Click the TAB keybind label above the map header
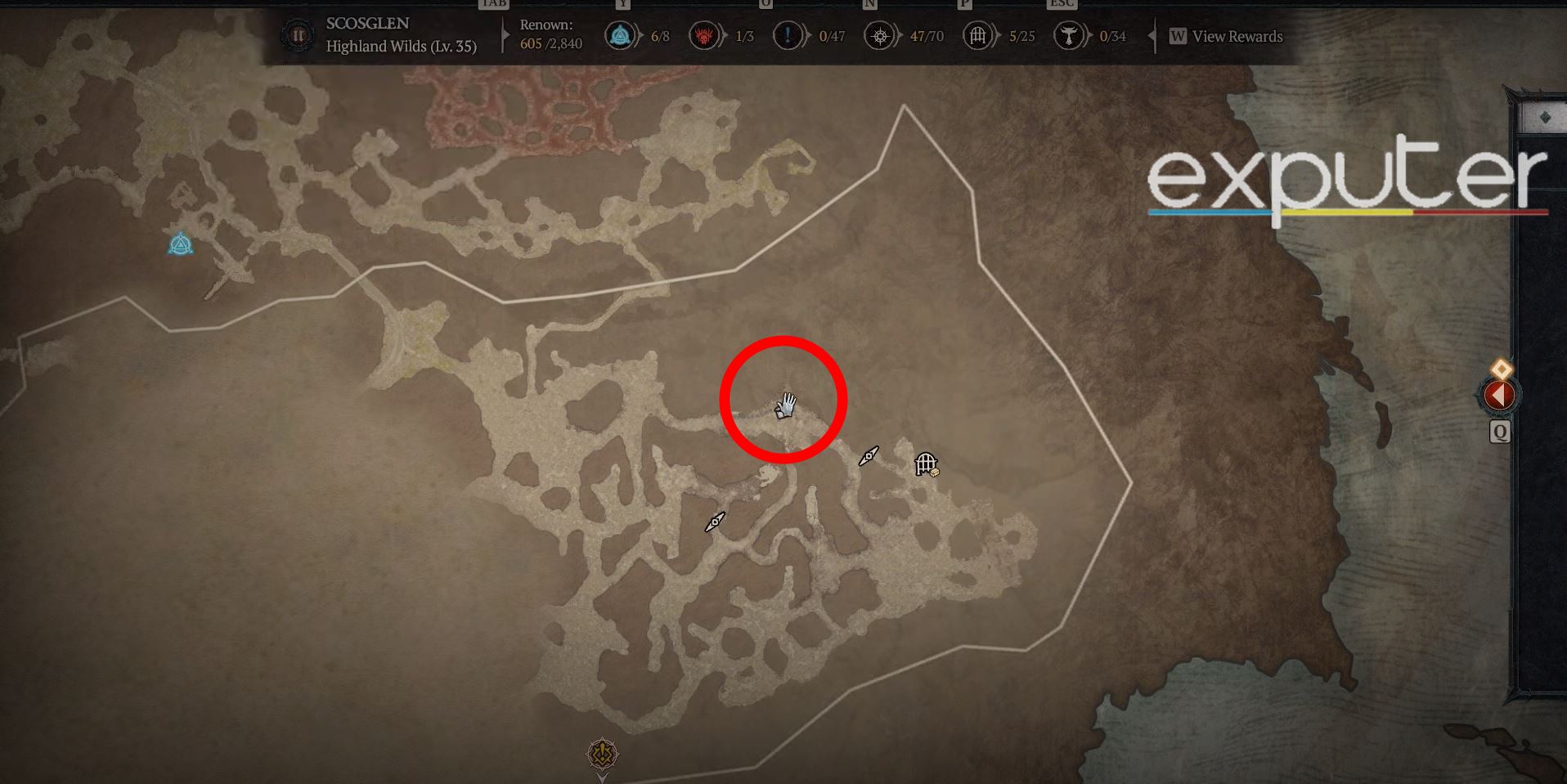The image size is (1567, 784). tap(492, 4)
